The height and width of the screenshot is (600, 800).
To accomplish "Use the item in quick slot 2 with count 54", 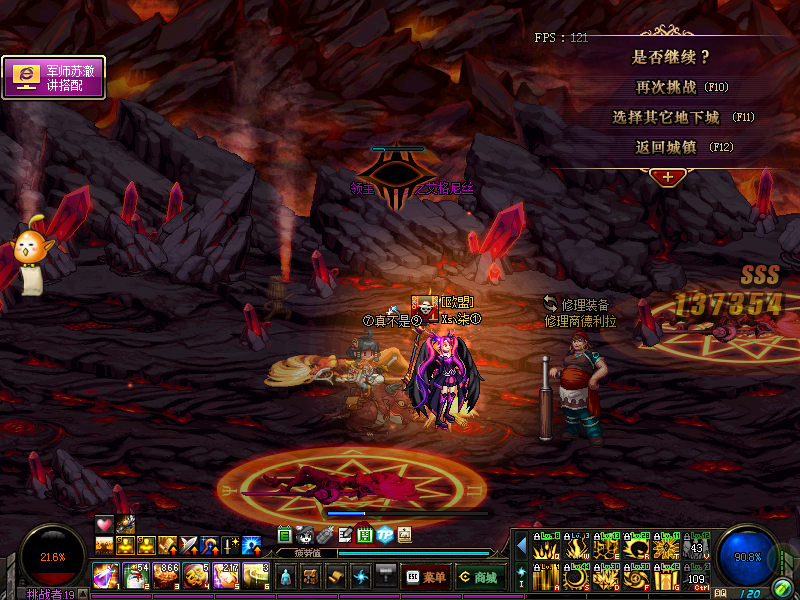I will coord(136,575).
